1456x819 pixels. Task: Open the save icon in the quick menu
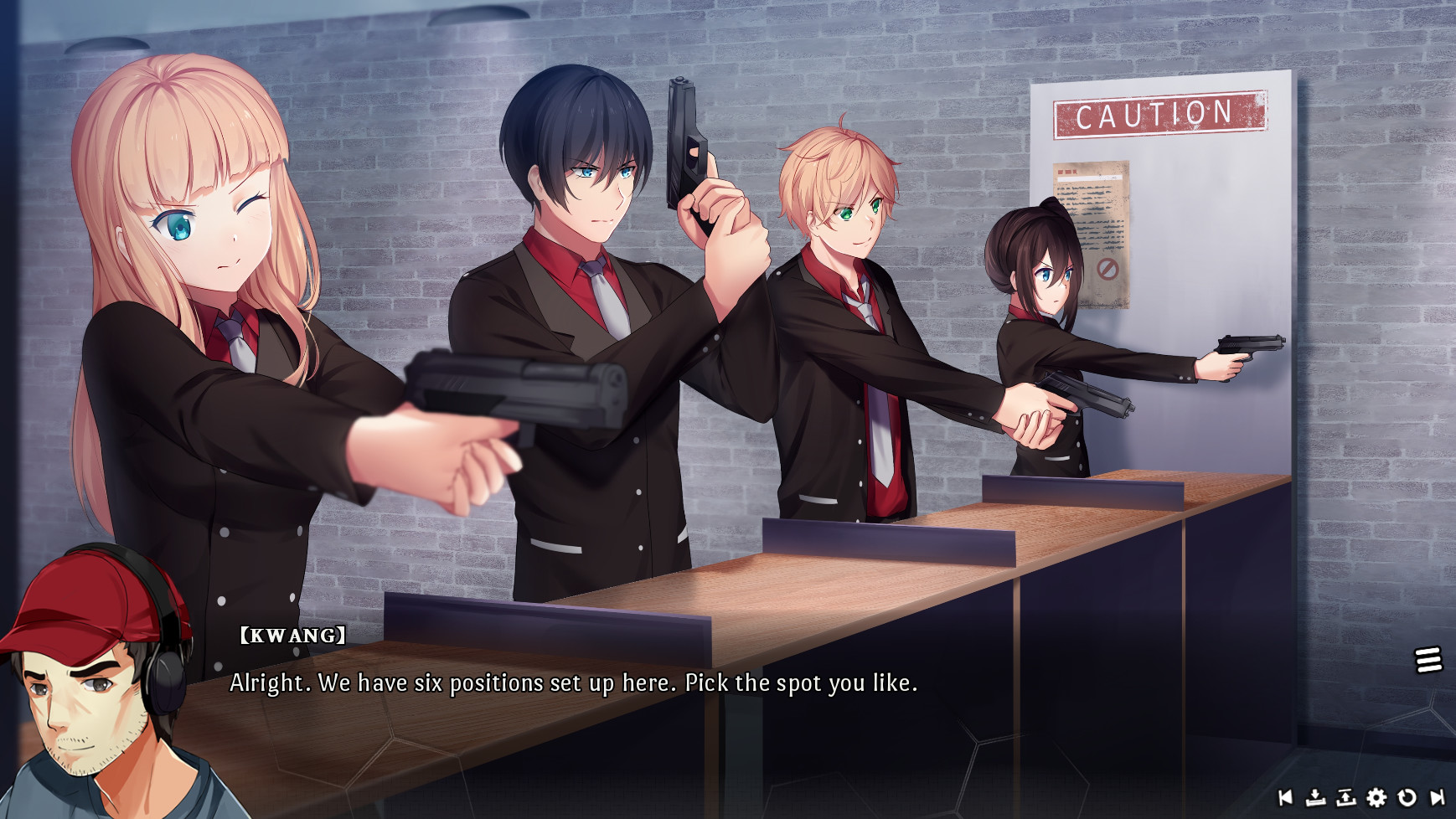pyautogui.click(x=1315, y=798)
